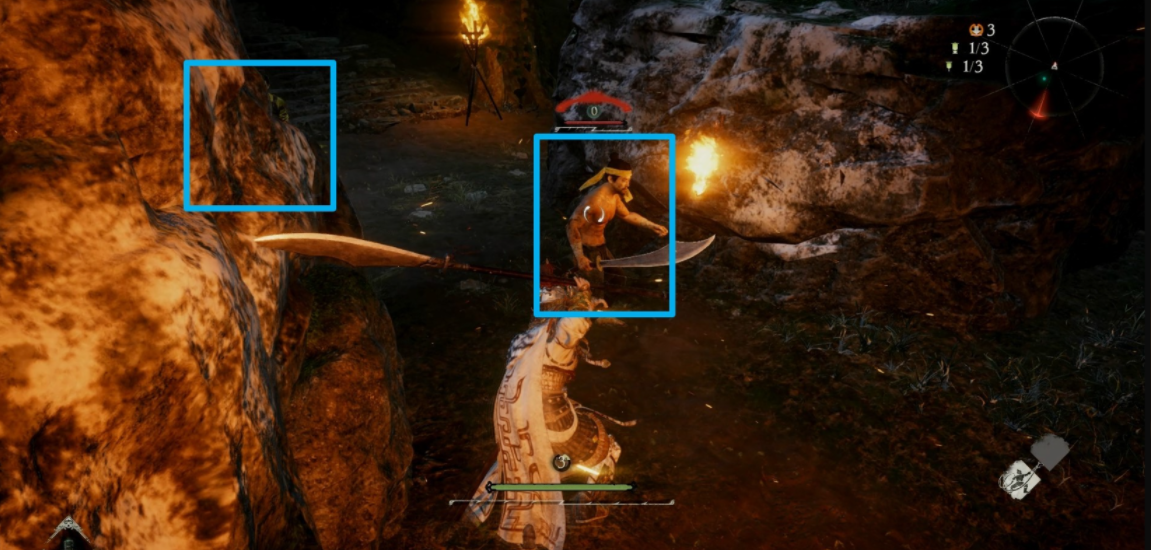1151x550 pixels.
Task: Click the red enemy marker on compass
Action: pyautogui.click(x=1041, y=105)
